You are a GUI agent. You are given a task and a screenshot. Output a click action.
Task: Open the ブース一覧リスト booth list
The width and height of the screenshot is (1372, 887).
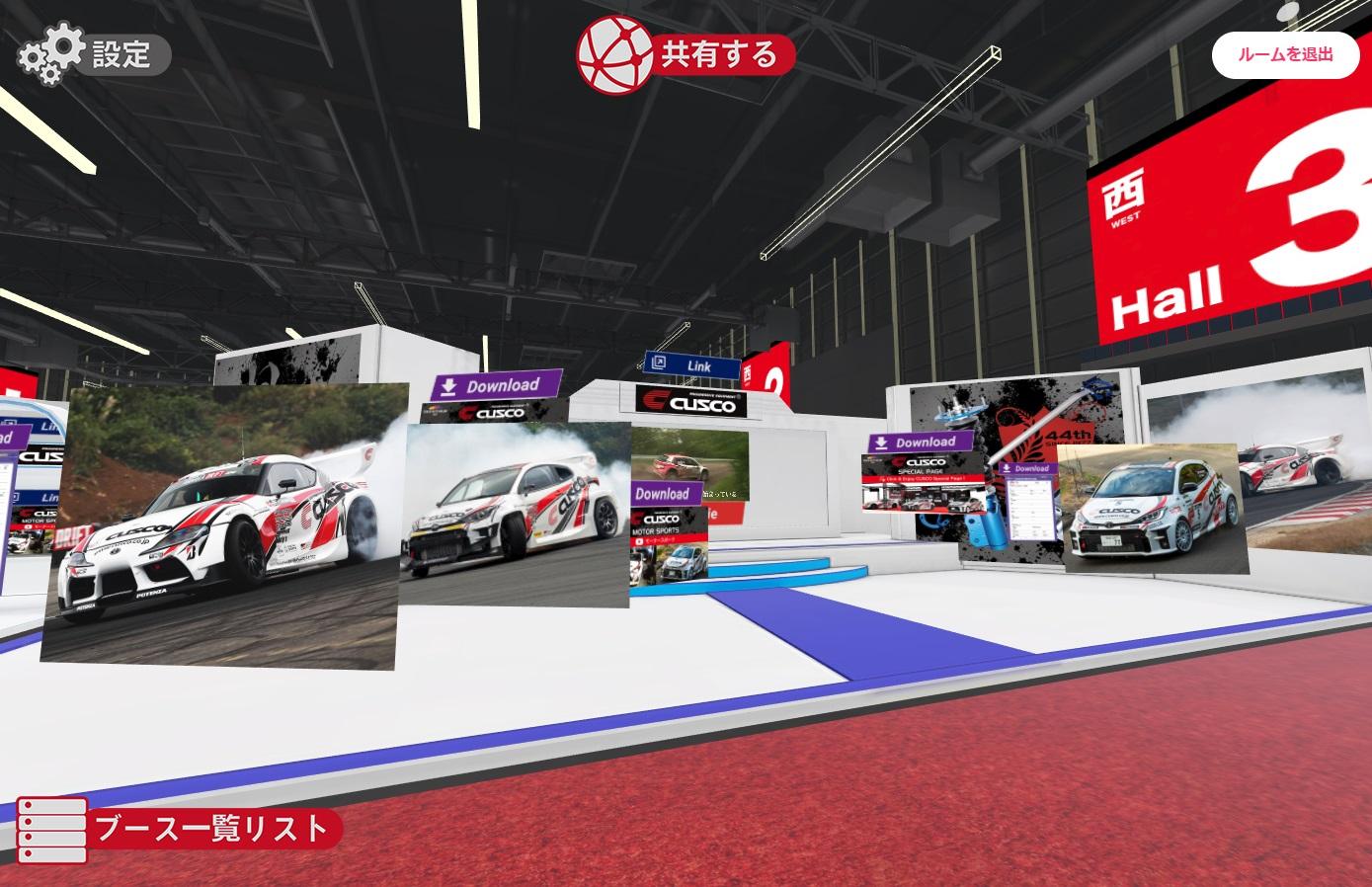pyautogui.click(x=178, y=828)
